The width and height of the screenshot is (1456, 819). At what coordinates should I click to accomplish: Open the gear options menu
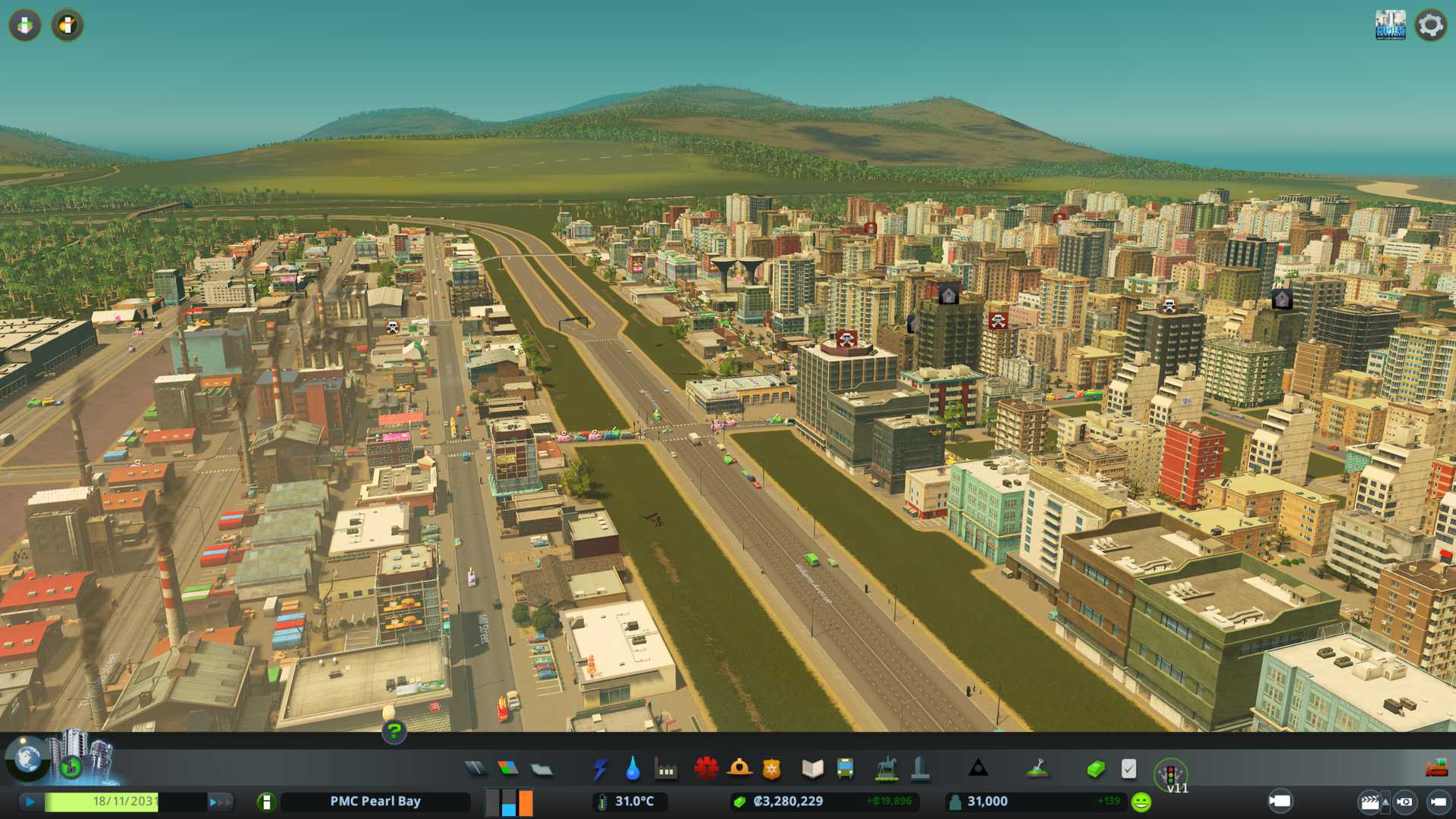[x=1430, y=26]
